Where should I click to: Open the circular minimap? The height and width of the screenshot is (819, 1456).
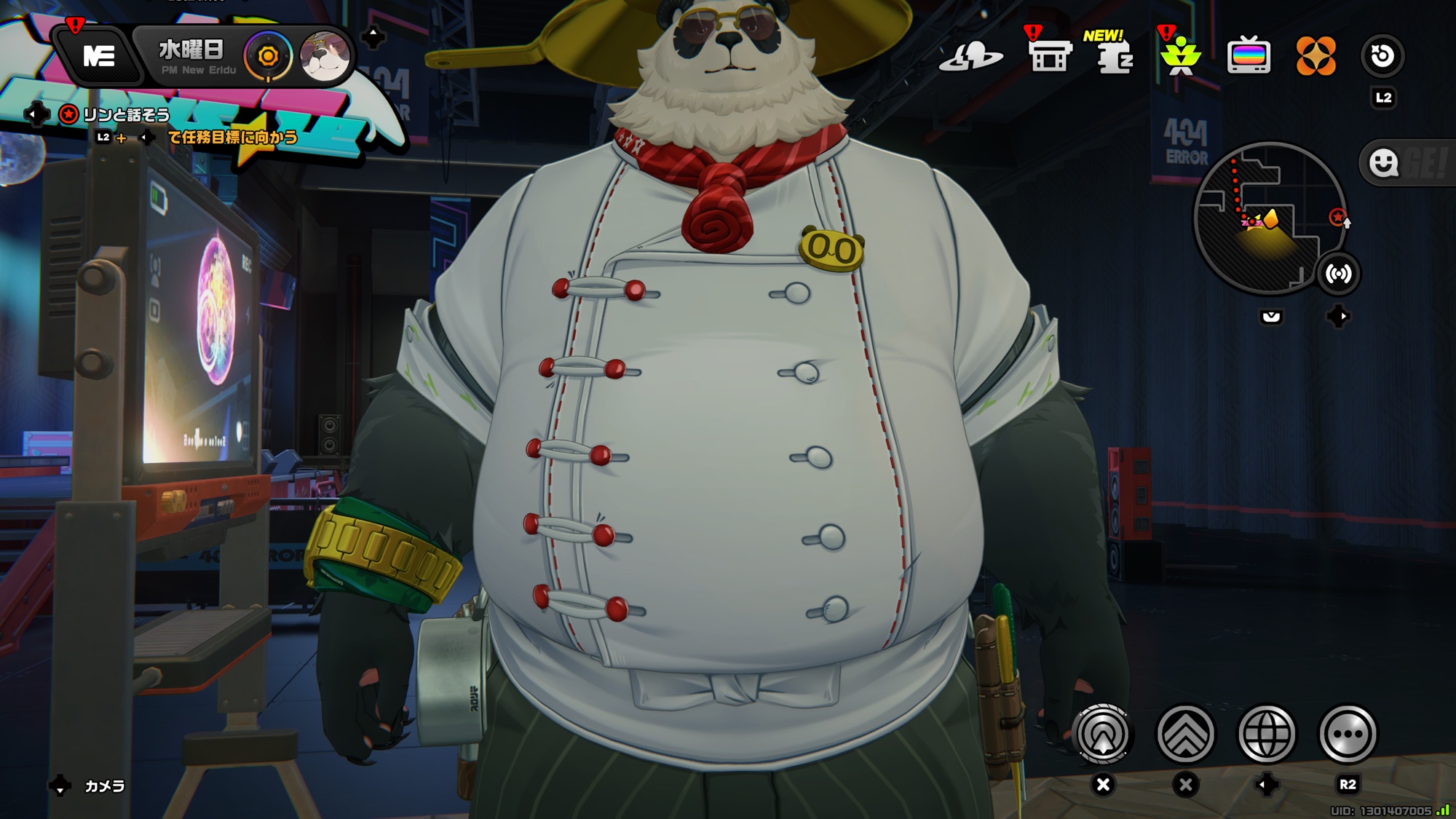pos(1269,218)
